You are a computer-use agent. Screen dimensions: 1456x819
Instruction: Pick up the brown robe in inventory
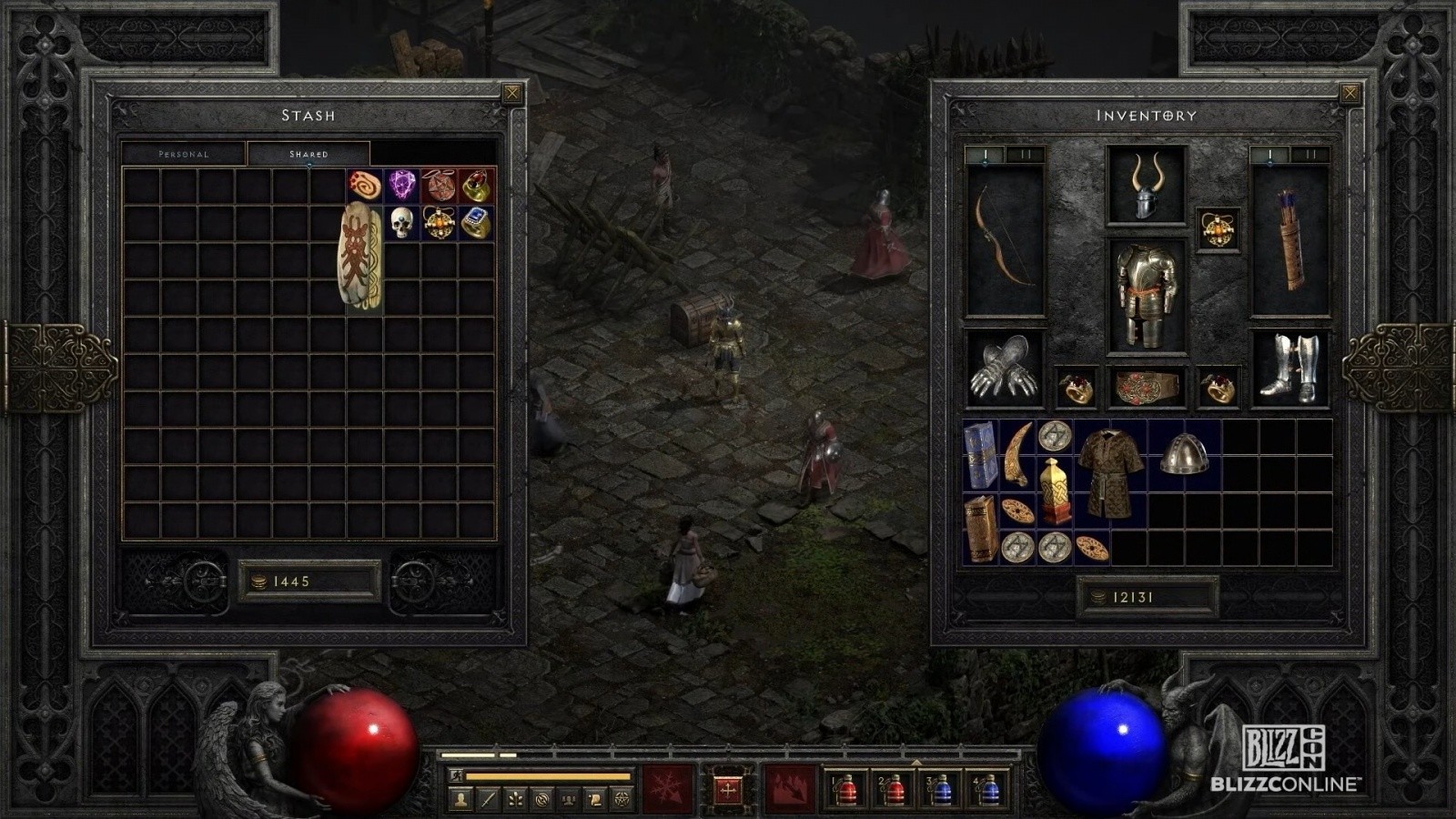1110,472
